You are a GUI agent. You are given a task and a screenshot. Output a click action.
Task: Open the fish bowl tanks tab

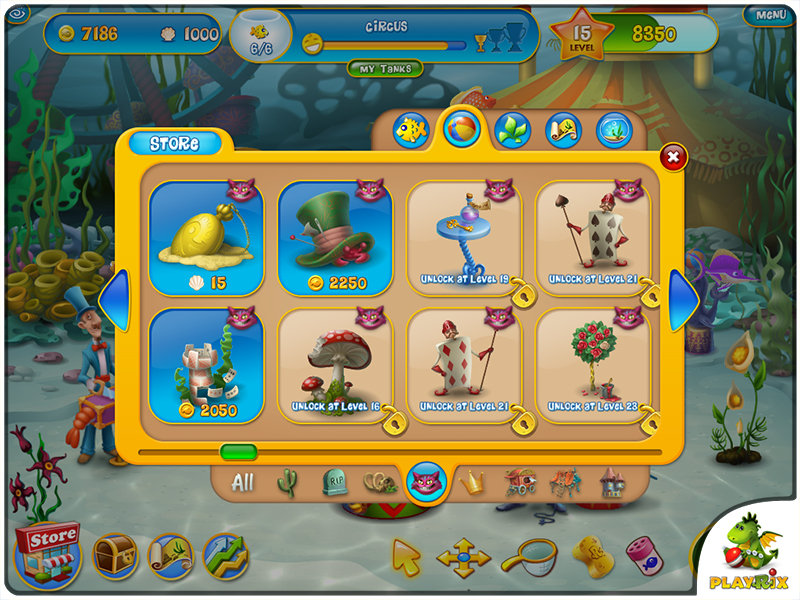click(614, 130)
